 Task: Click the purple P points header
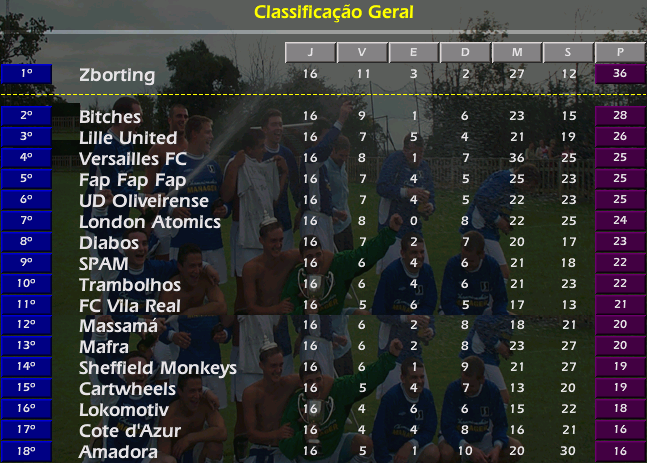pos(620,52)
